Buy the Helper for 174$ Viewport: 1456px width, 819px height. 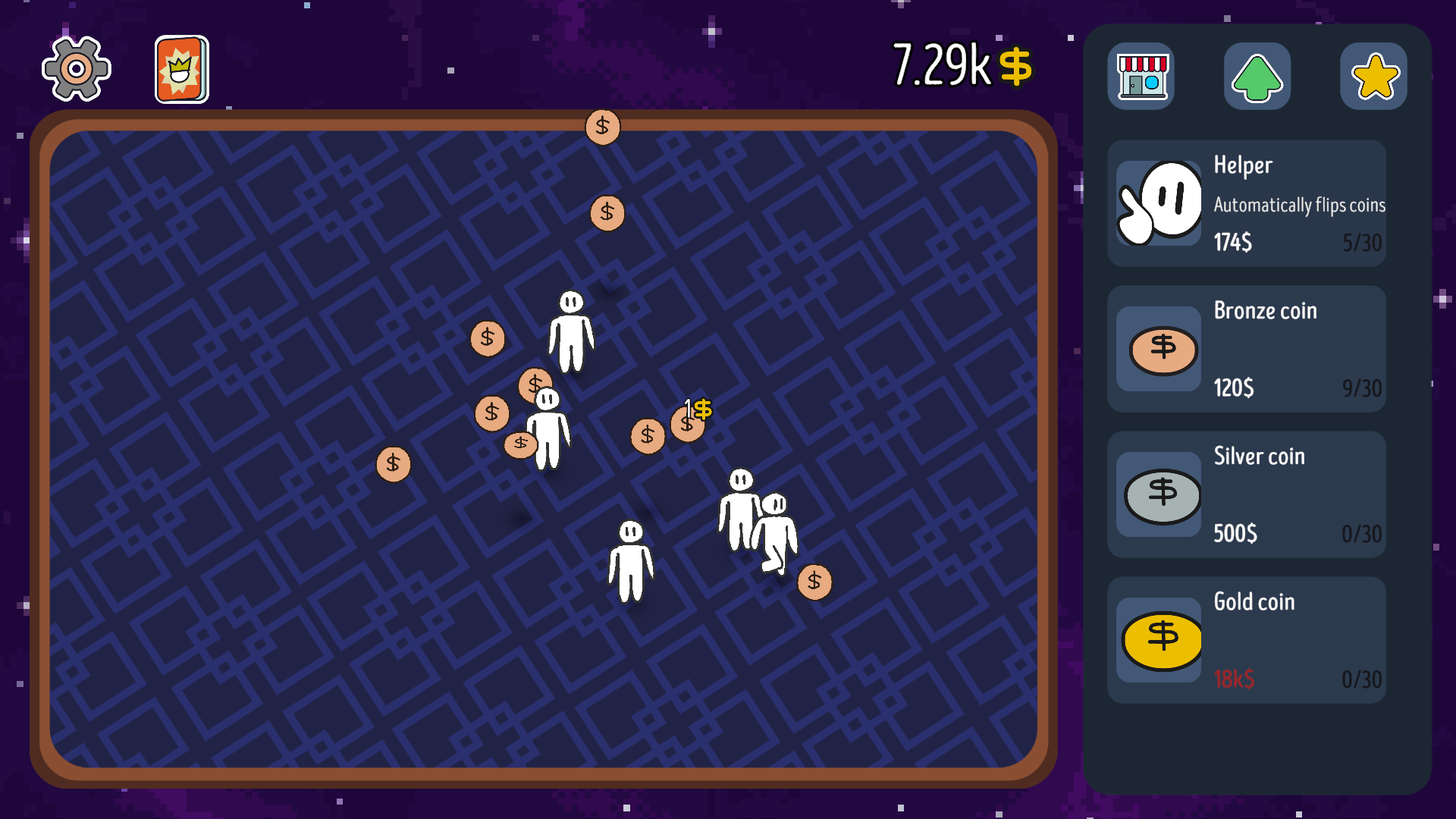click(x=1232, y=243)
